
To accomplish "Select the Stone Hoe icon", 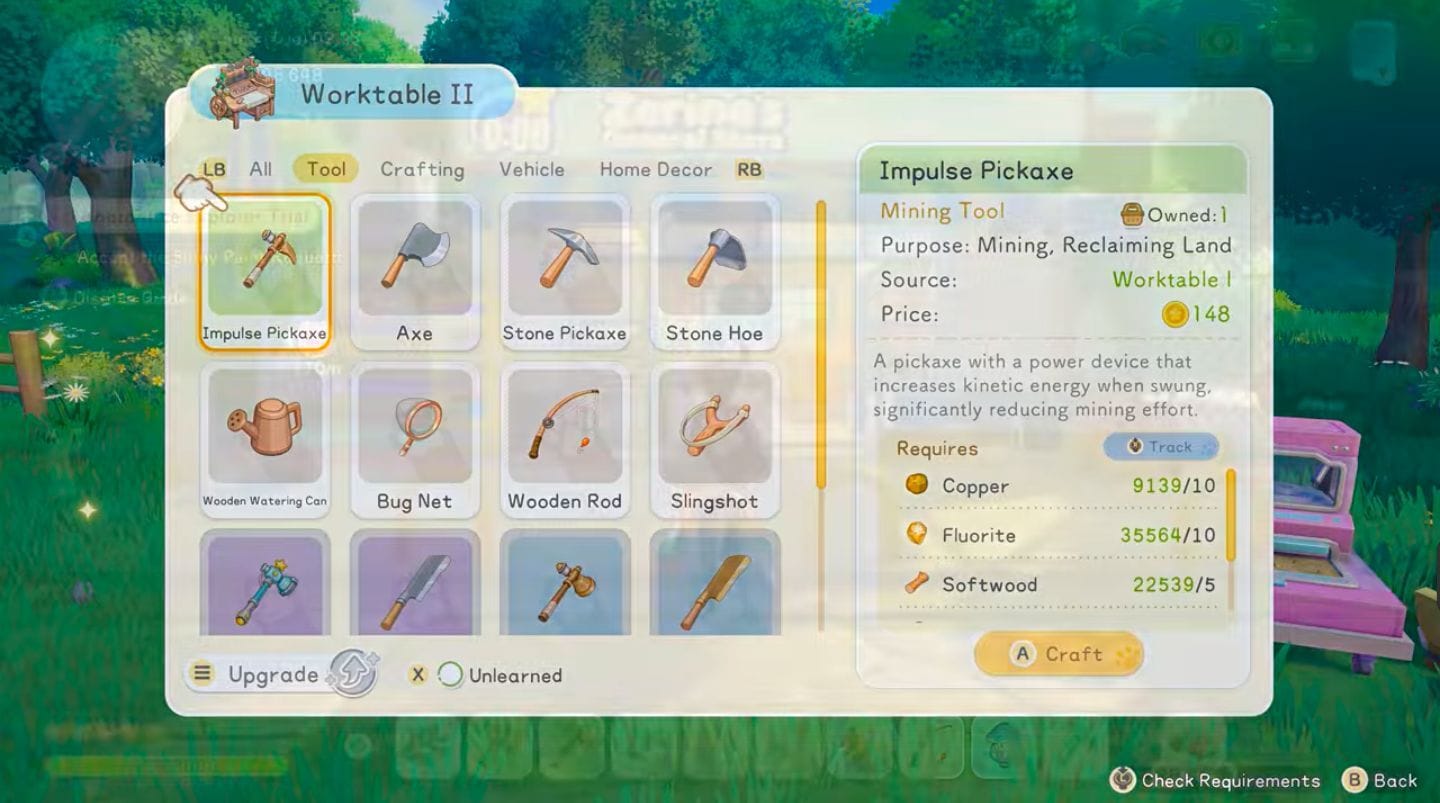I will 715,265.
